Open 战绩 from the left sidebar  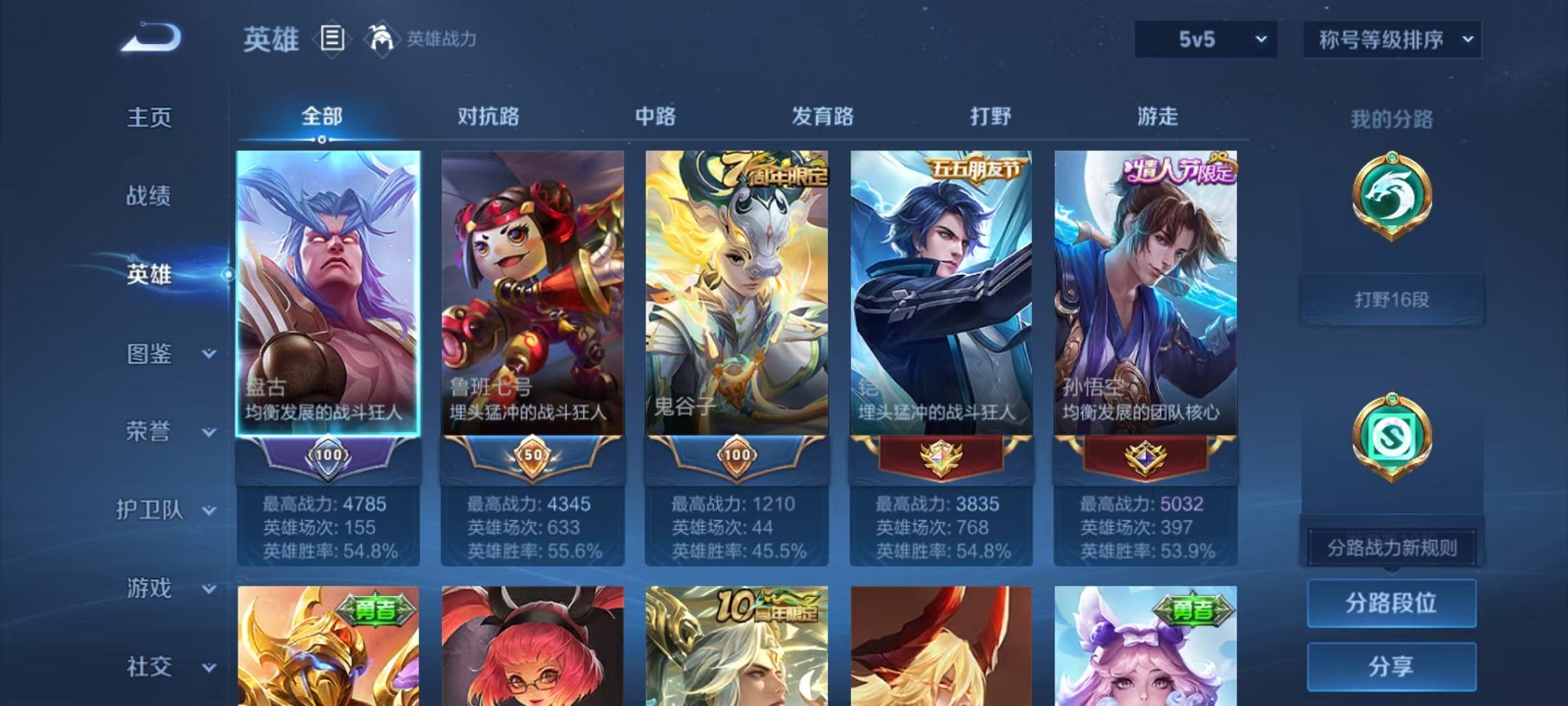pyautogui.click(x=148, y=196)
